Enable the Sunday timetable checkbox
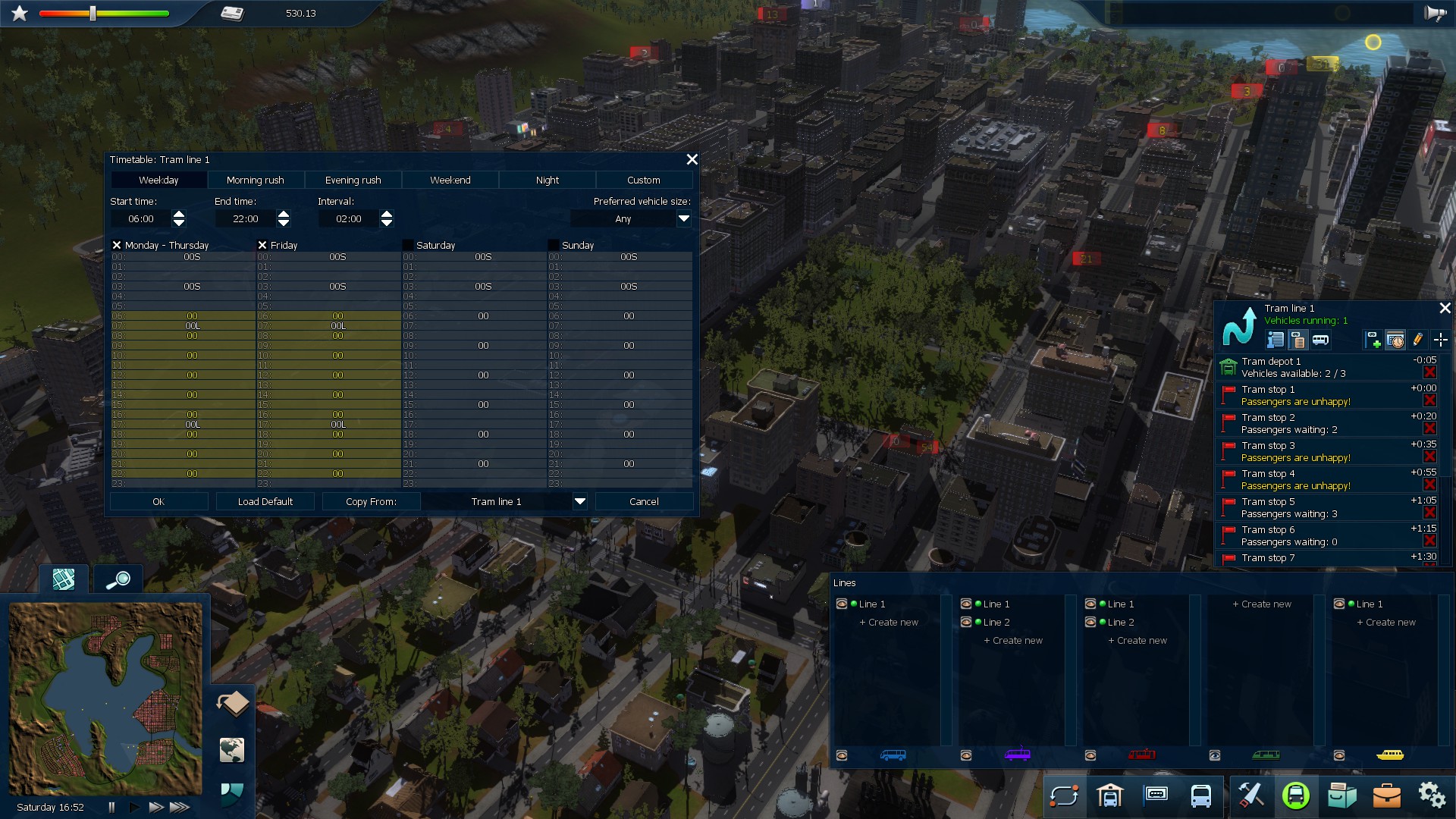This screenshot has width=1456, height=819. (553, 245)
